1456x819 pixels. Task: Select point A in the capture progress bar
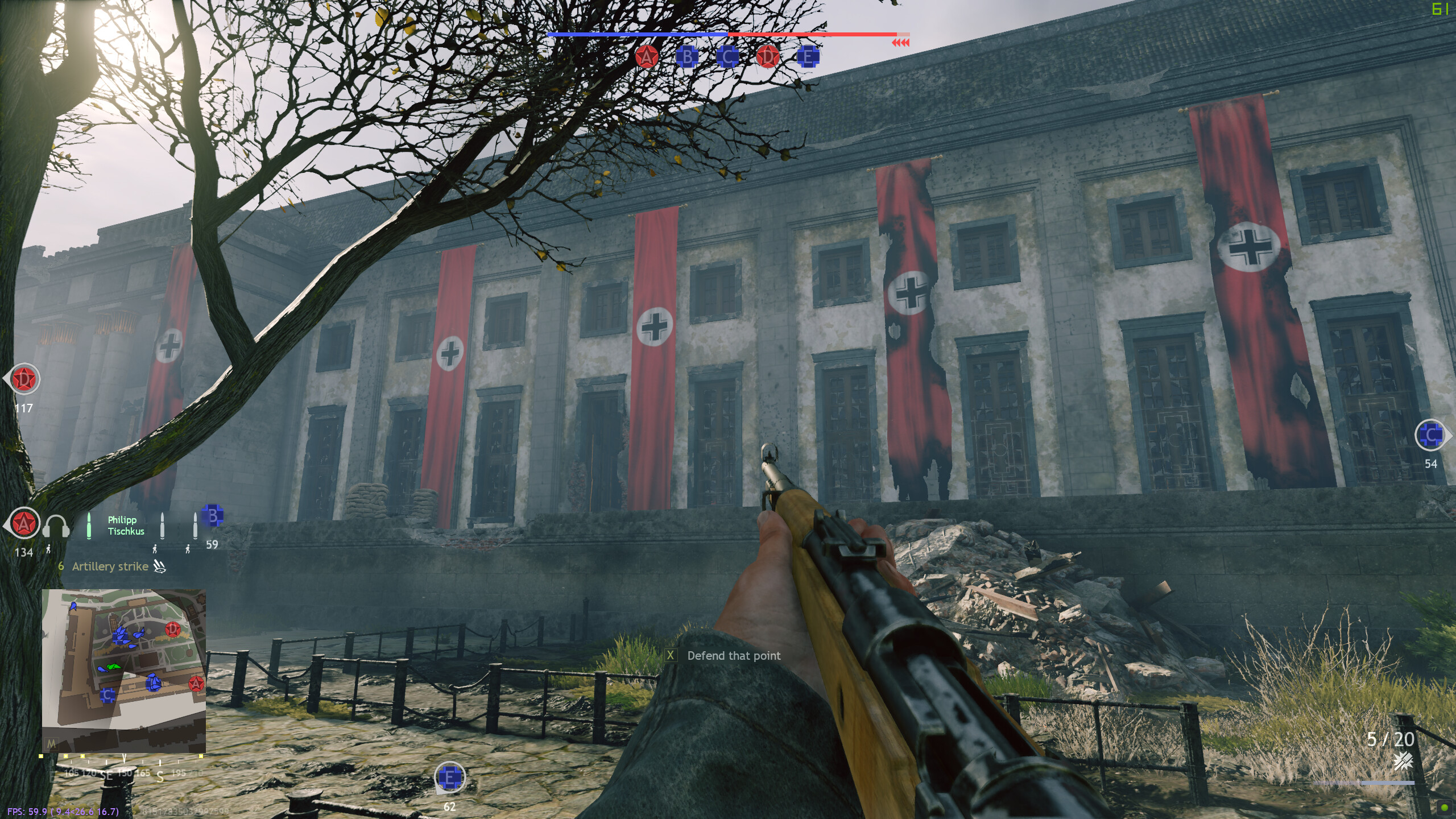tap(647, 56)
